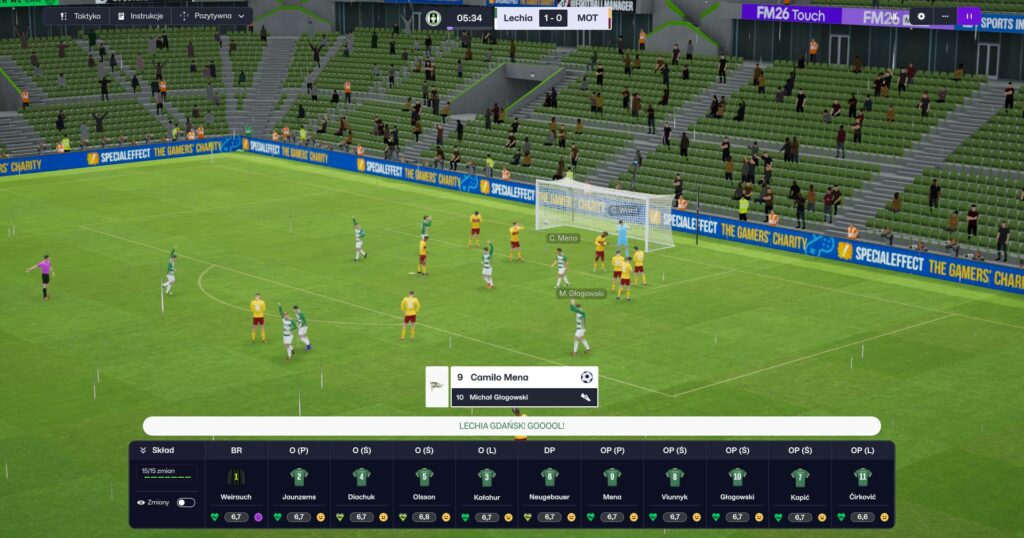Image resolution: width=1024 pixels, height=538 pixels.
Task: Select Viunnyk player card
Action: coord(674,485)
